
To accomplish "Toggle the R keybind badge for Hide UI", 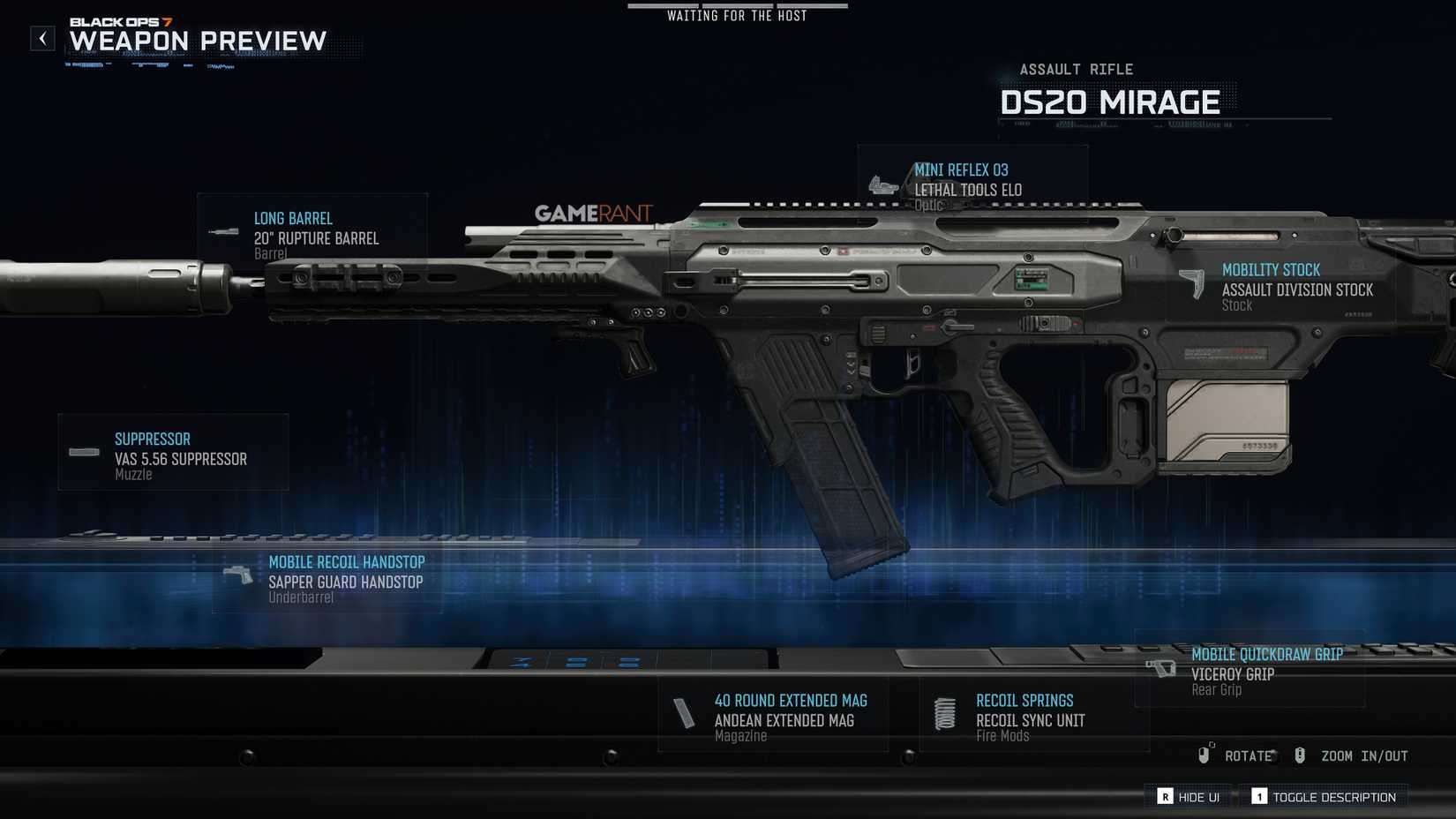I will pos(1165,796).
